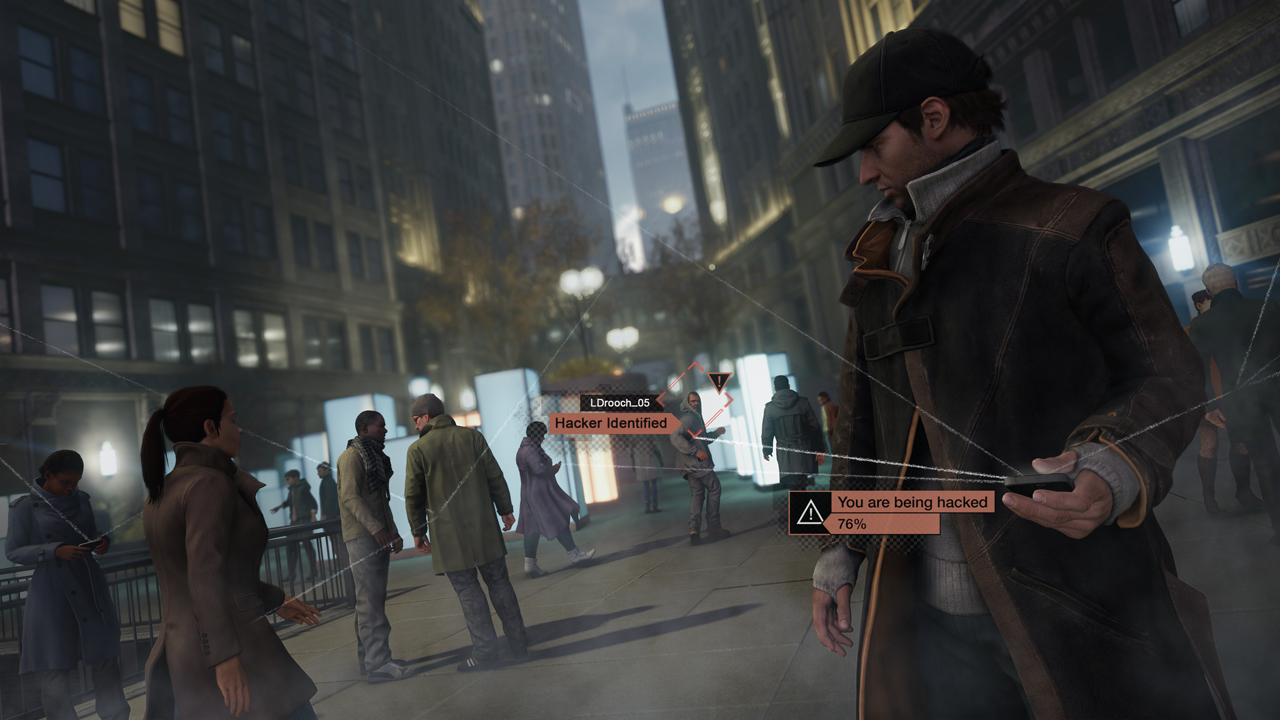Select the Hacker Identified notification banner
Screen dimensions: 1280x720
pos(613,421)
